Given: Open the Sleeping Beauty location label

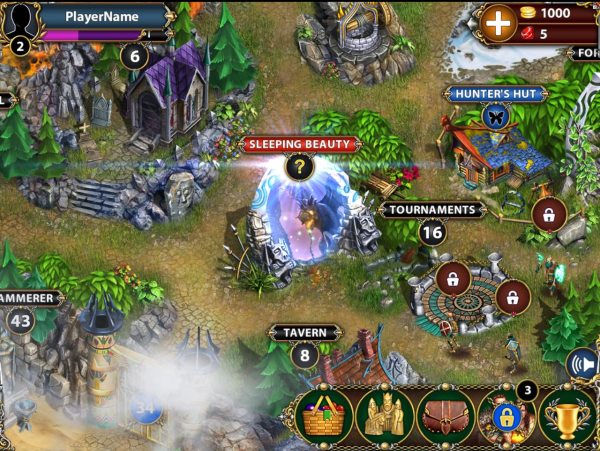Looking at the screenshot, I should 300,144.
